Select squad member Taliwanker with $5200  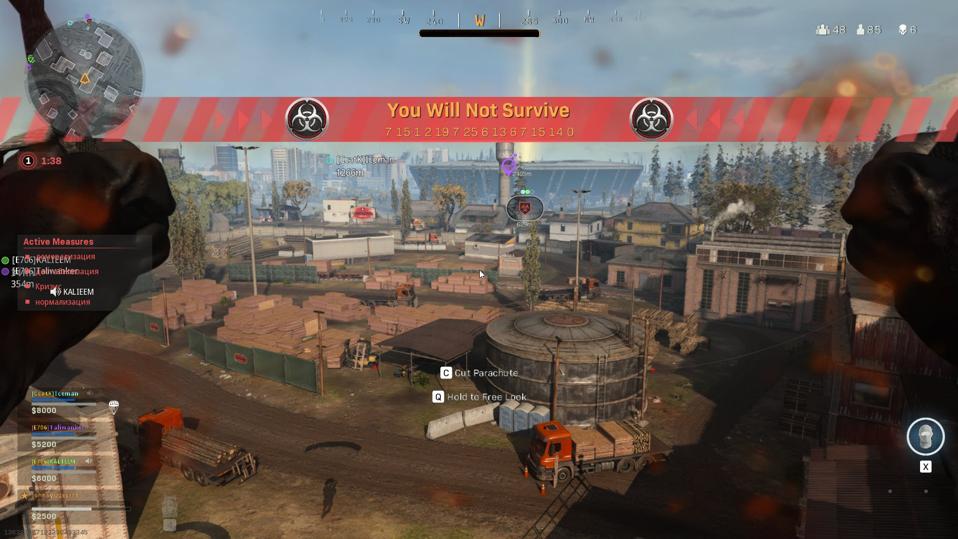click(60, 436)
